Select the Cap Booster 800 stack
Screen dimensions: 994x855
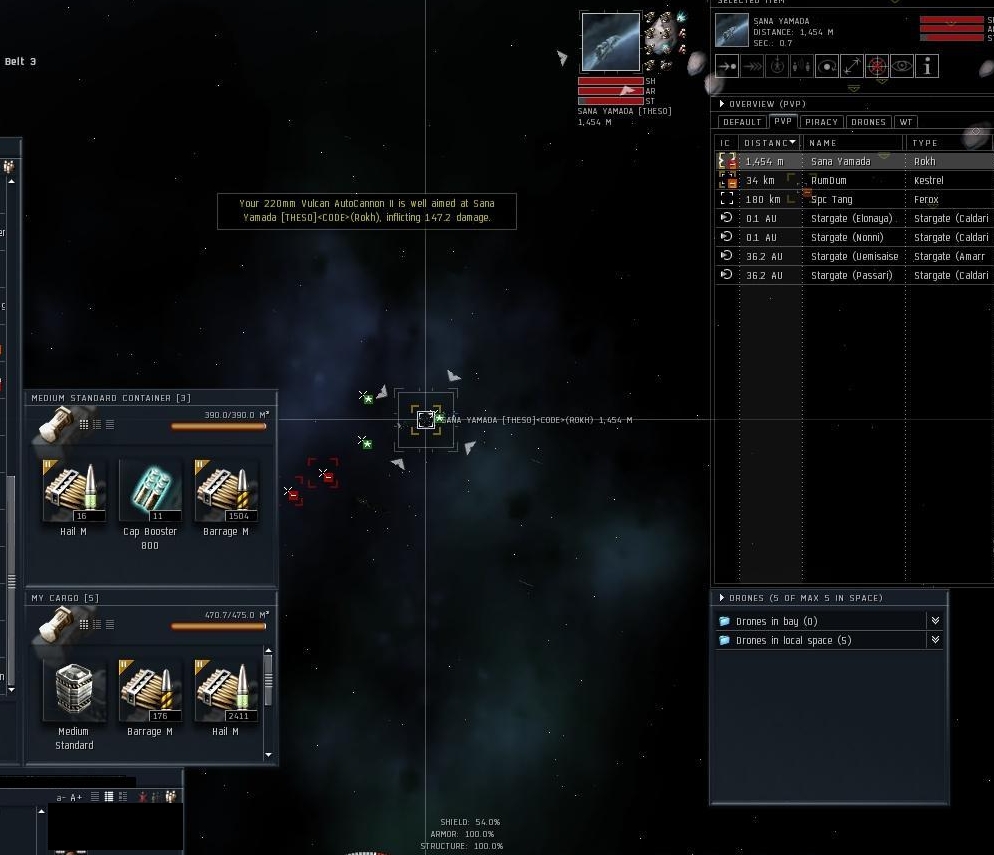149,491
